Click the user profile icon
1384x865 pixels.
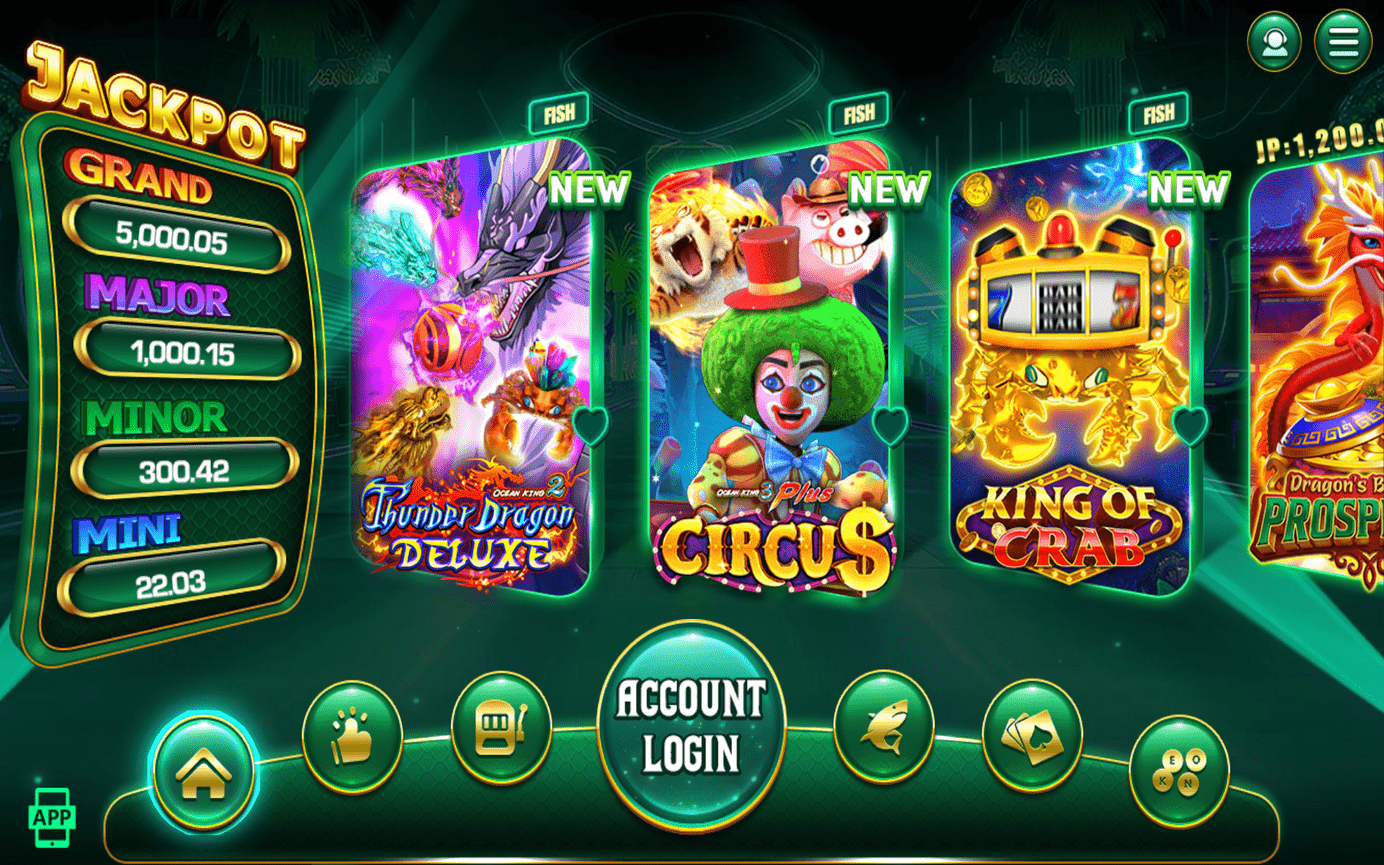click(x=1274, y=41)
